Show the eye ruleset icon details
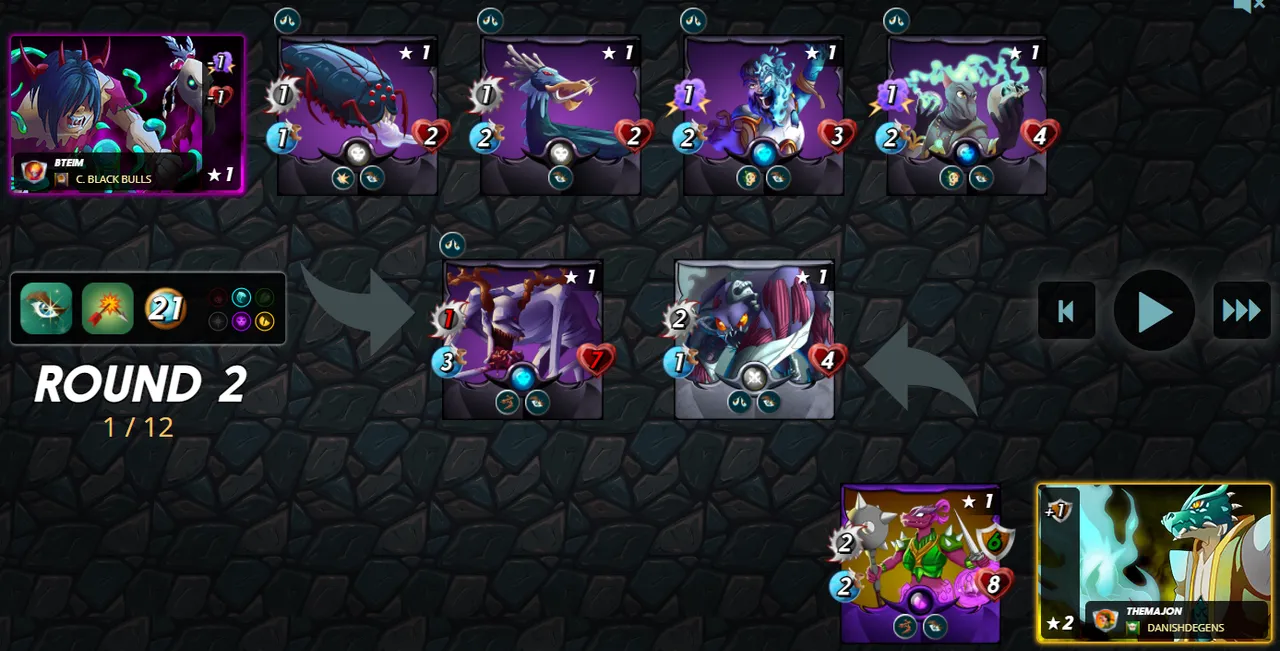1280x651 pixels. (46, 308)
